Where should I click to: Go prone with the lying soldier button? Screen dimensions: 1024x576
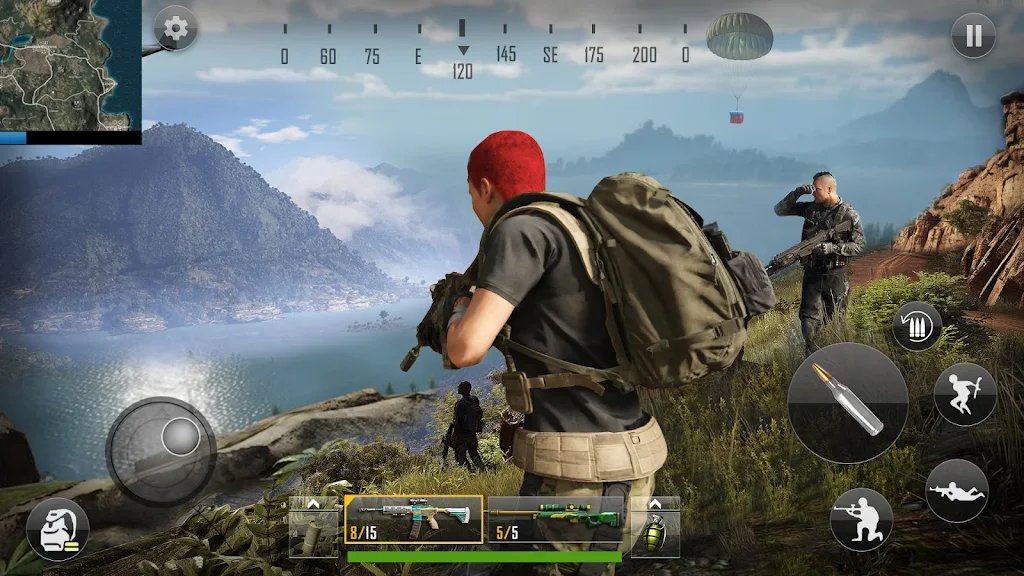pos(956,491)
